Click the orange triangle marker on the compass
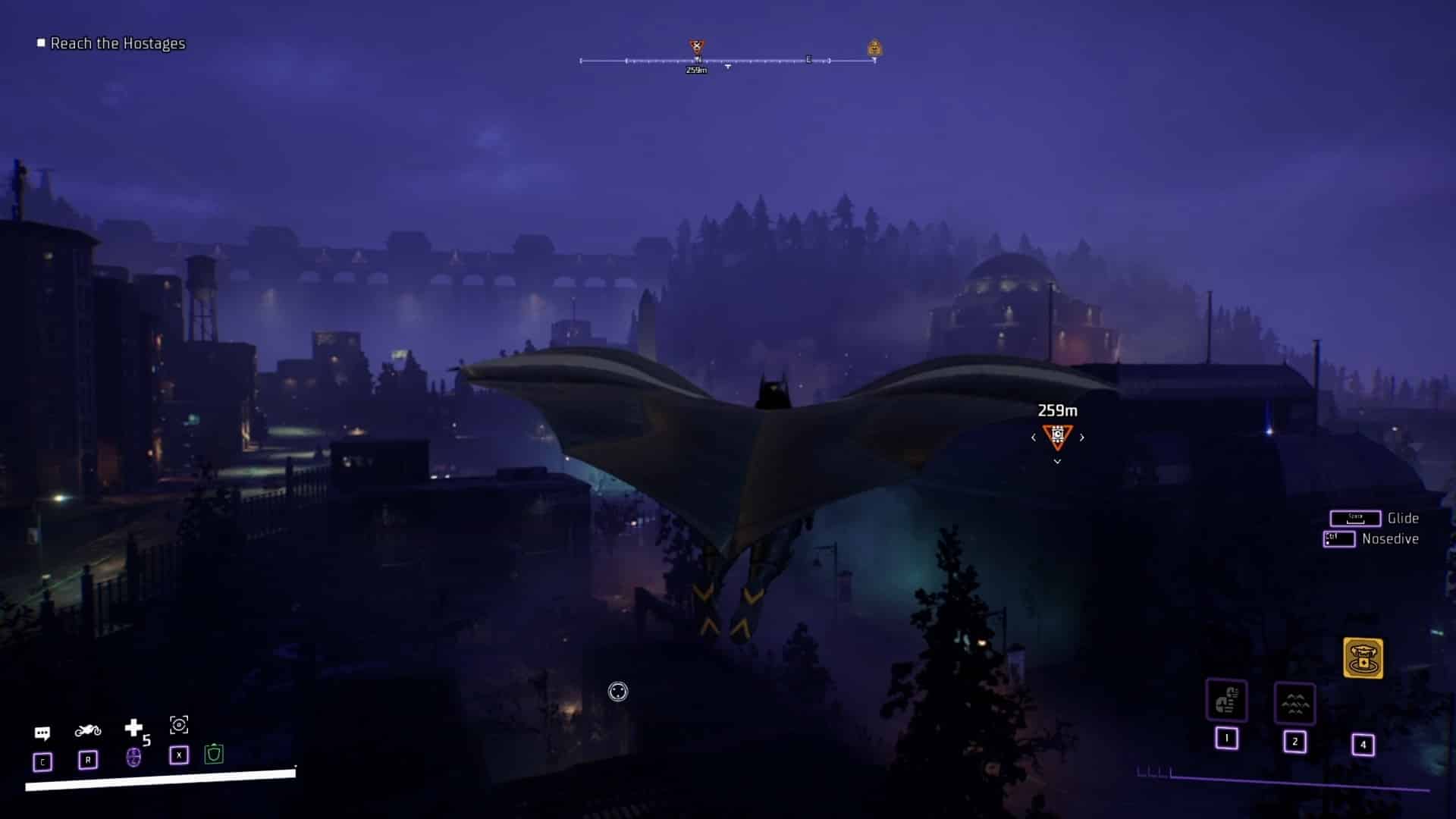The image size is (1456, 819). pos(696,48)
